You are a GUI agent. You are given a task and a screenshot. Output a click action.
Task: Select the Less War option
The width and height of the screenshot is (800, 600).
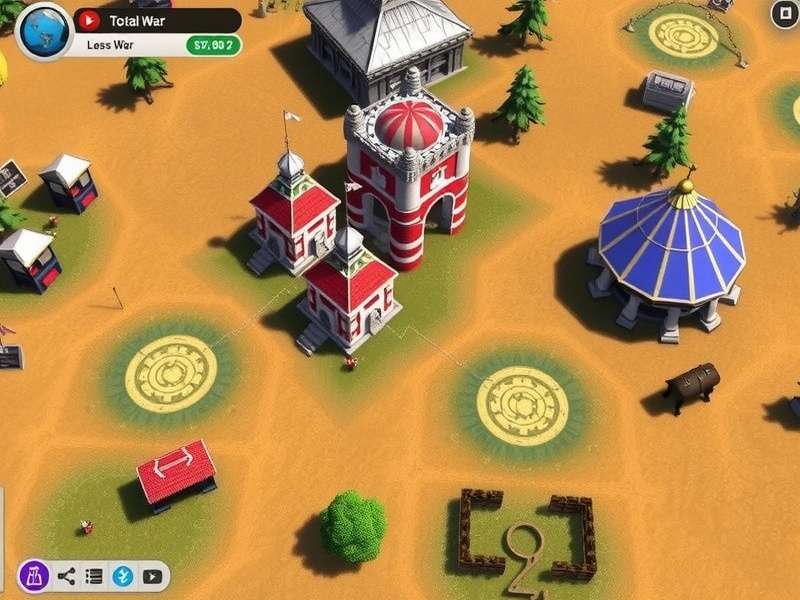coord(110,45)
